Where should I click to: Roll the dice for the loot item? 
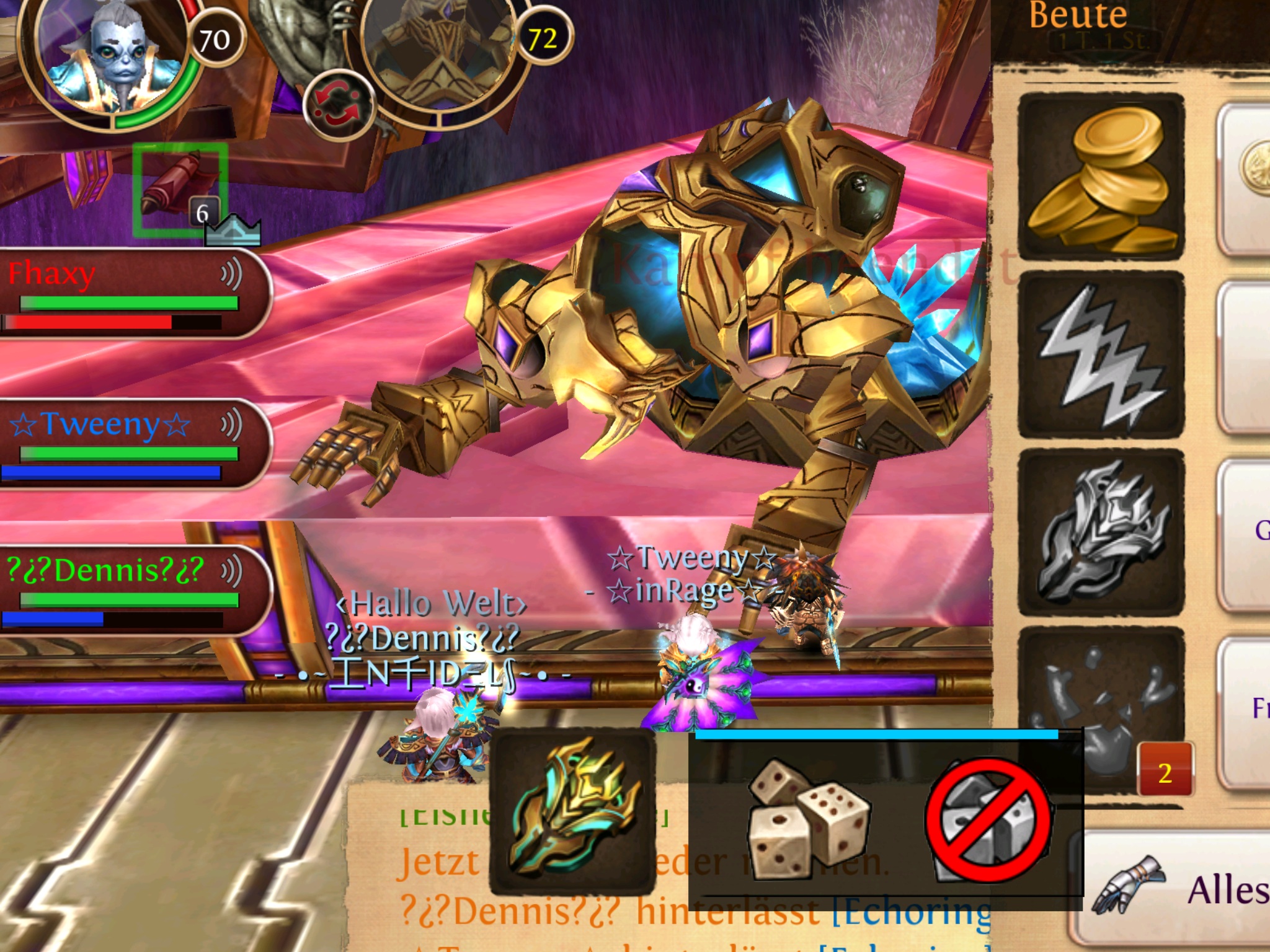pos(808,819)
